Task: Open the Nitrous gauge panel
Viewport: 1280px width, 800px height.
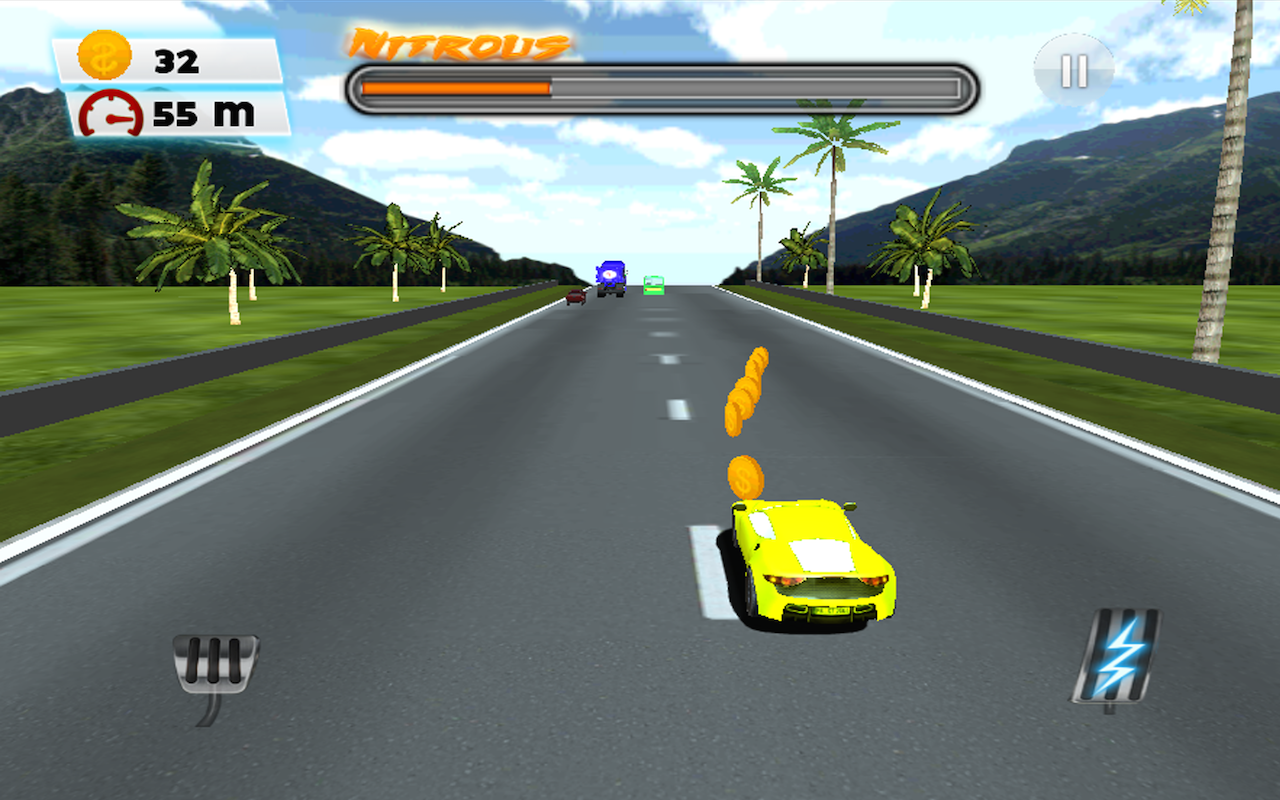Action: pos(660,87)
